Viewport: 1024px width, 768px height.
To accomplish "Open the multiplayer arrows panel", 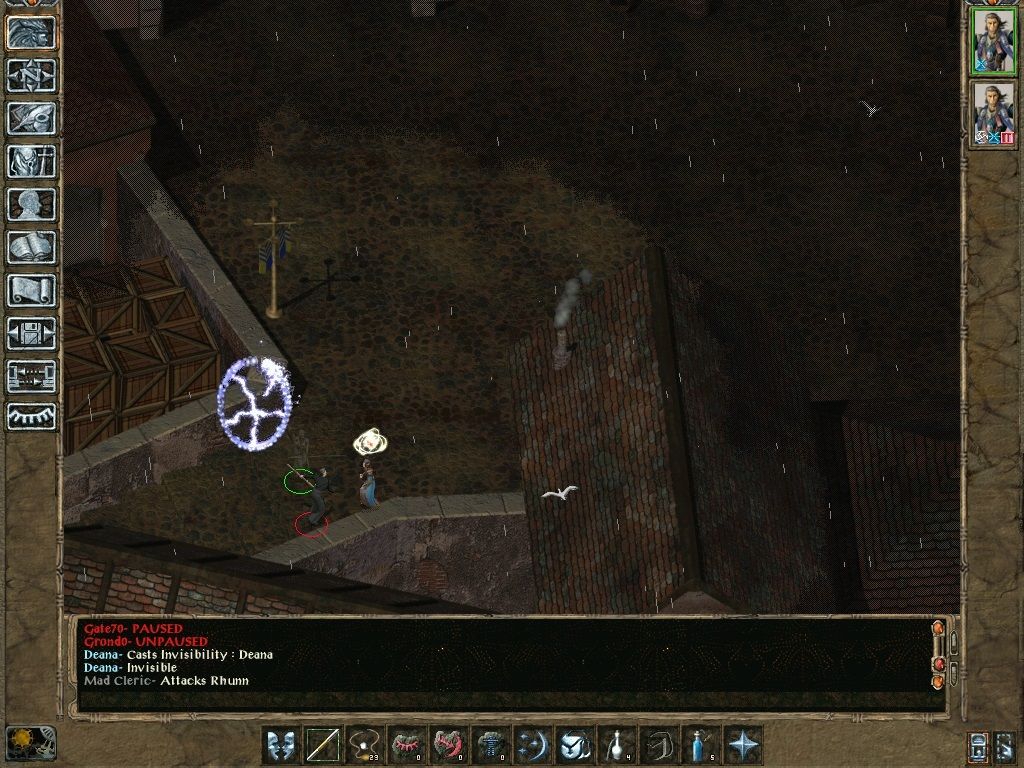I will (x=31, y=376).
